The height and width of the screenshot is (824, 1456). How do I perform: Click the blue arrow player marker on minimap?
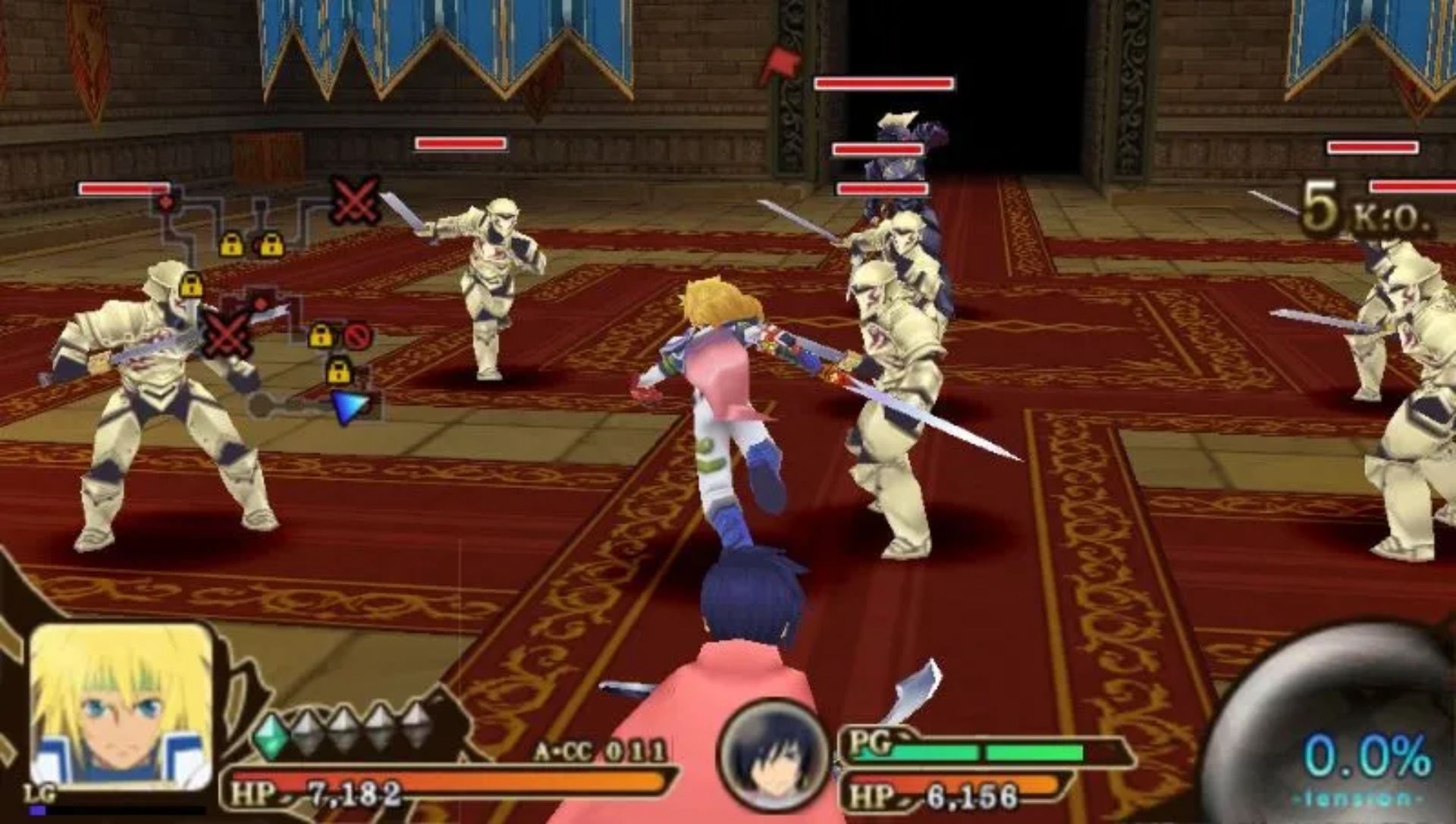[350, 406]
